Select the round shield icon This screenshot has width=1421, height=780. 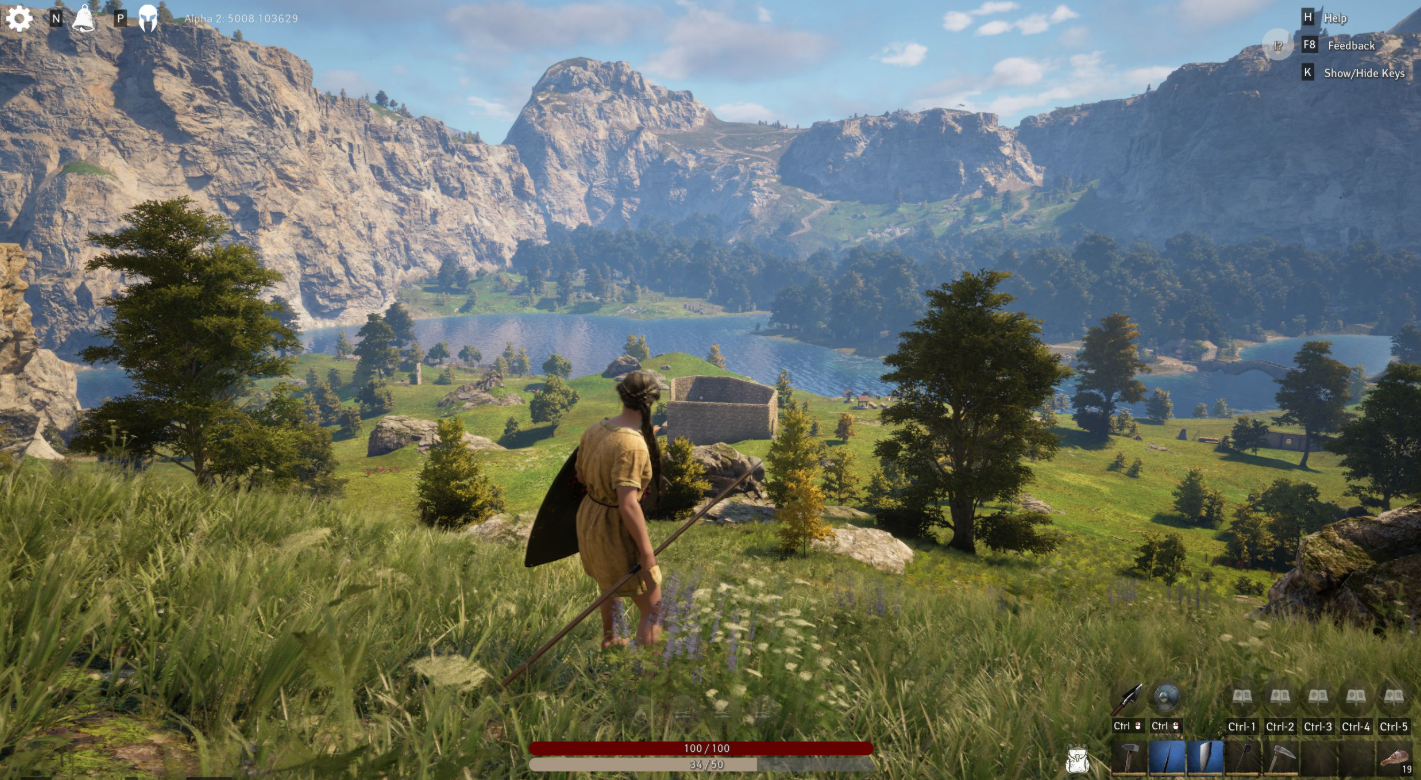(1165, 698)
